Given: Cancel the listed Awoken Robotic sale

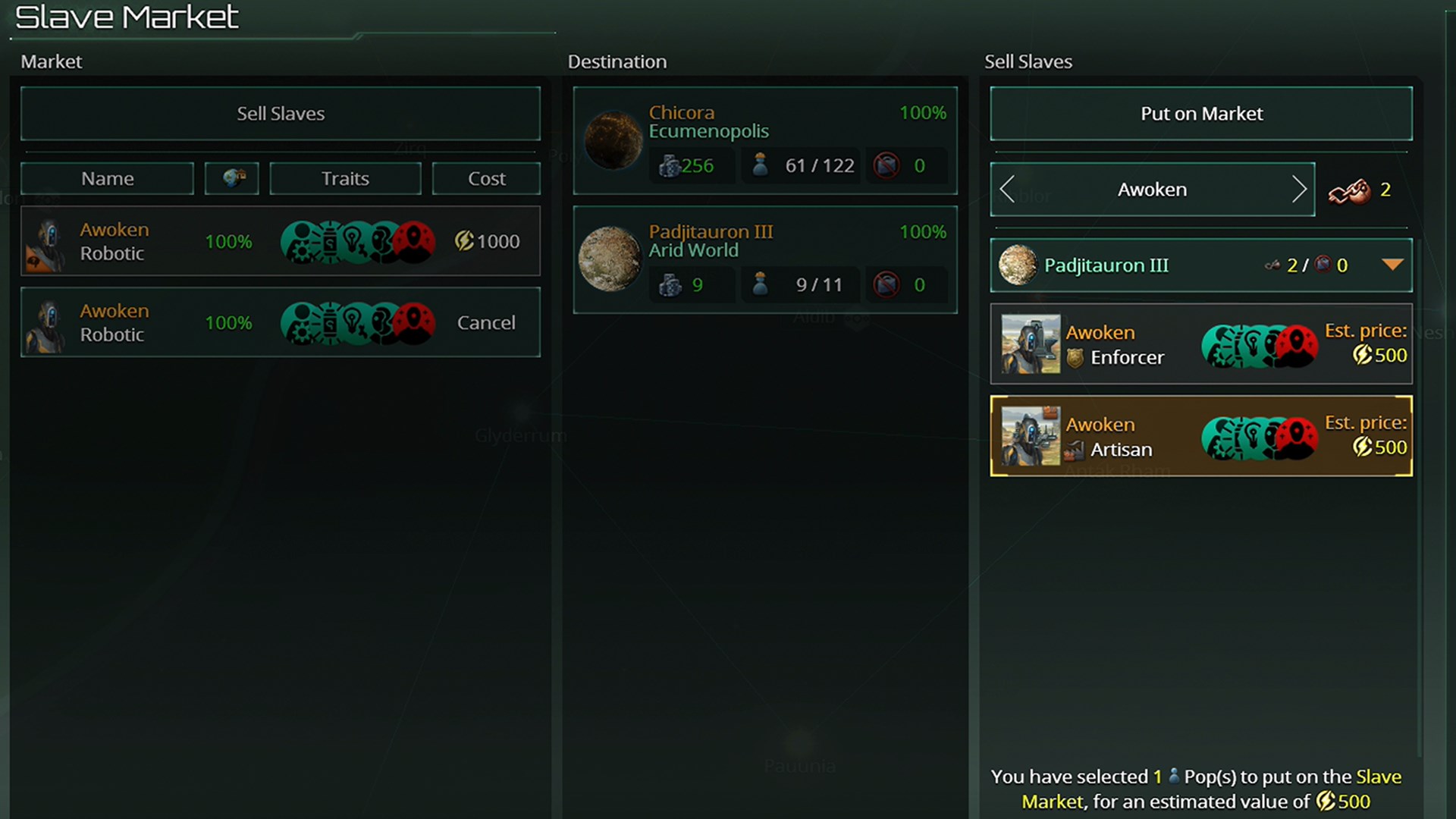Looking at the screenshot, I should (486, 322).
